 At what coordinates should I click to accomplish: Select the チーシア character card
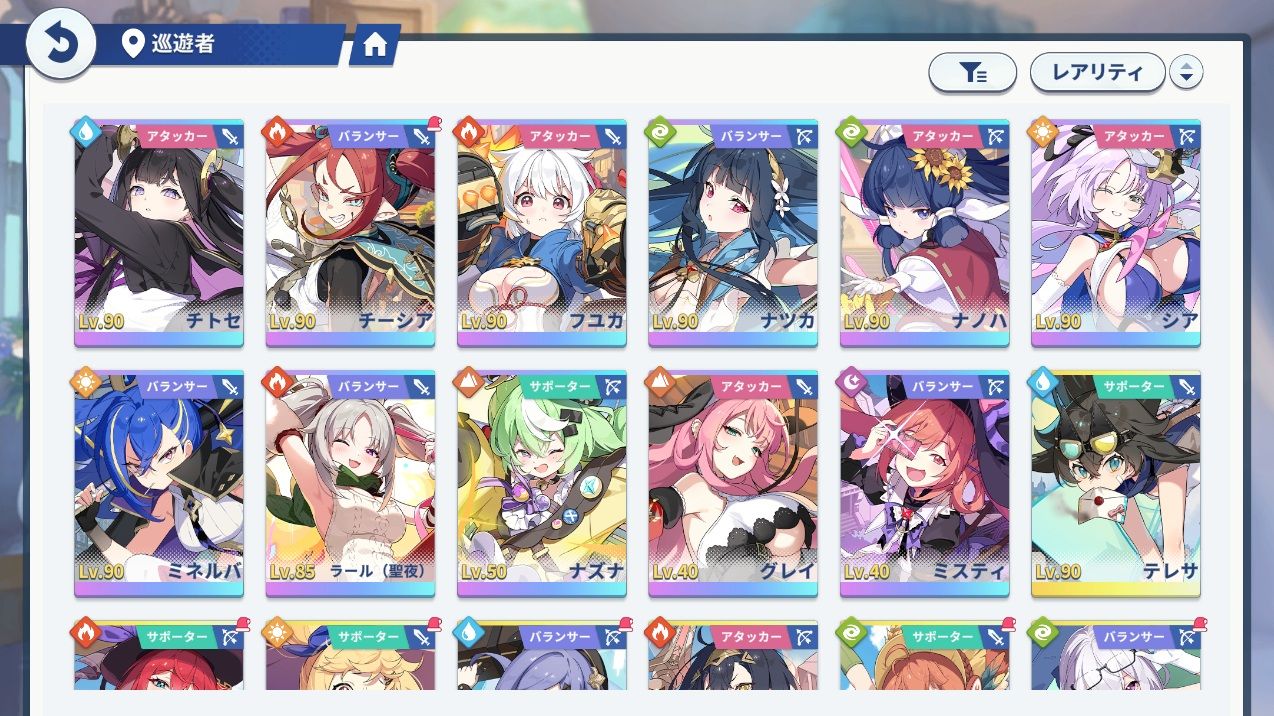coord(350,235)
